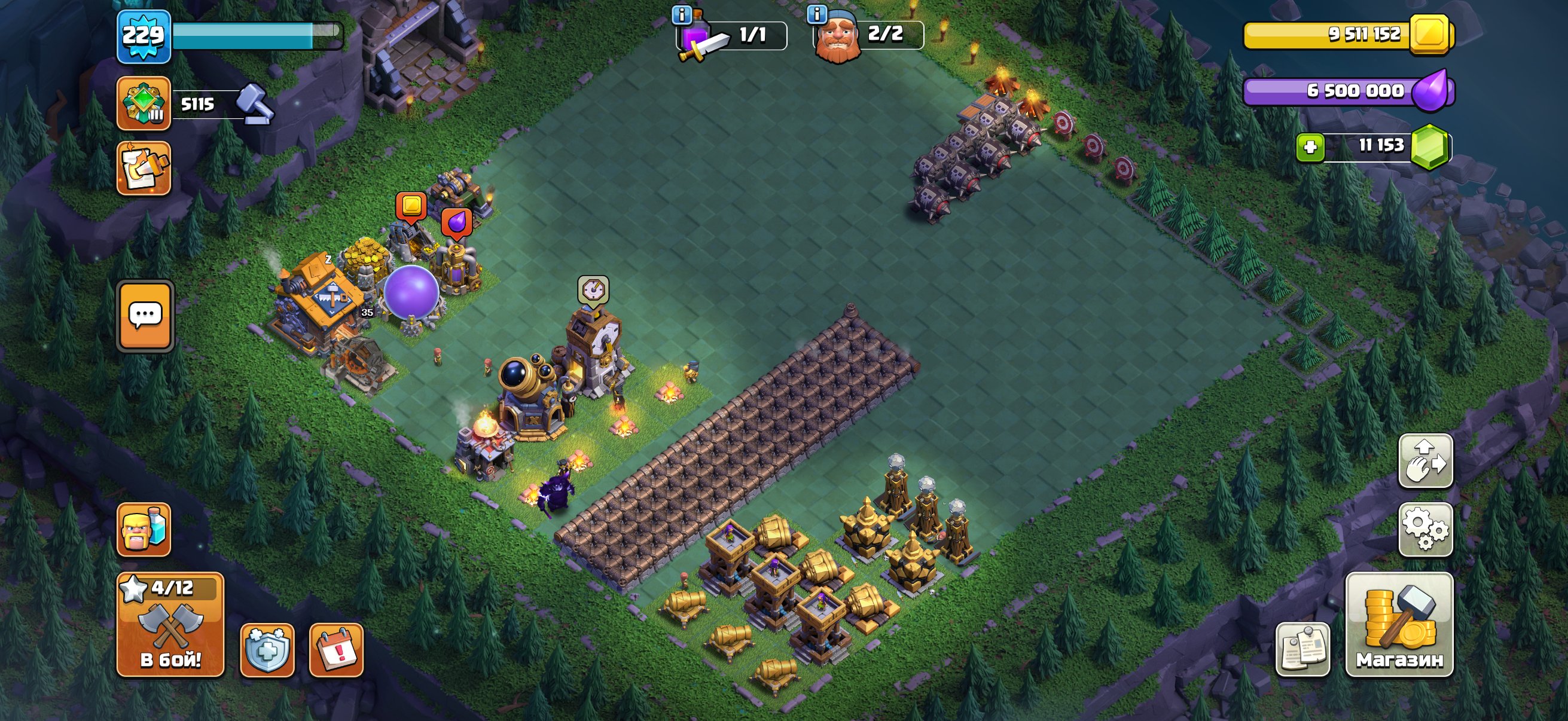
Task: Open the chat speech-bubble panel
Action: pyautogui.click(x=145, y=316)
